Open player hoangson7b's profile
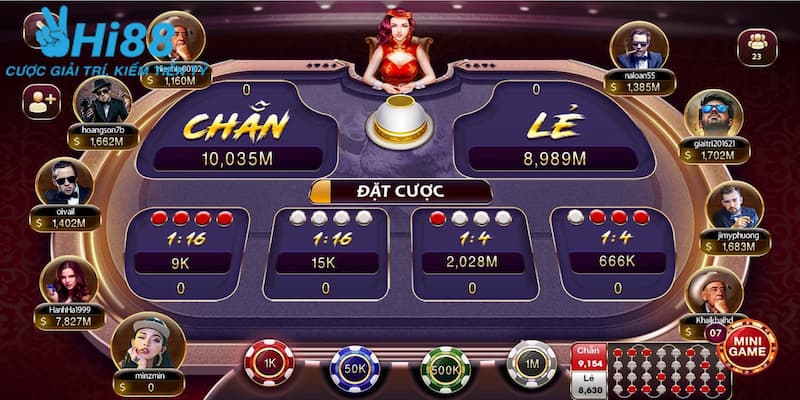 click(103, 98)
